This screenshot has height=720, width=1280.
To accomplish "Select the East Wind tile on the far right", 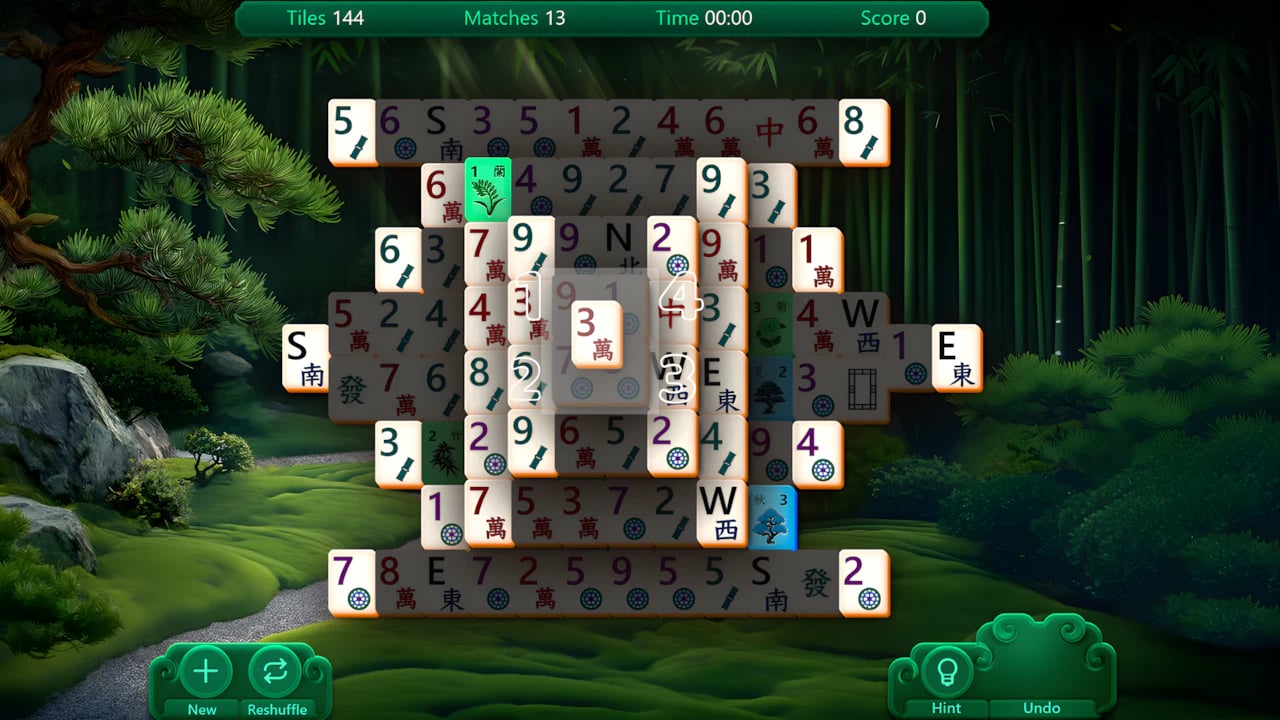I will point(955,358).
